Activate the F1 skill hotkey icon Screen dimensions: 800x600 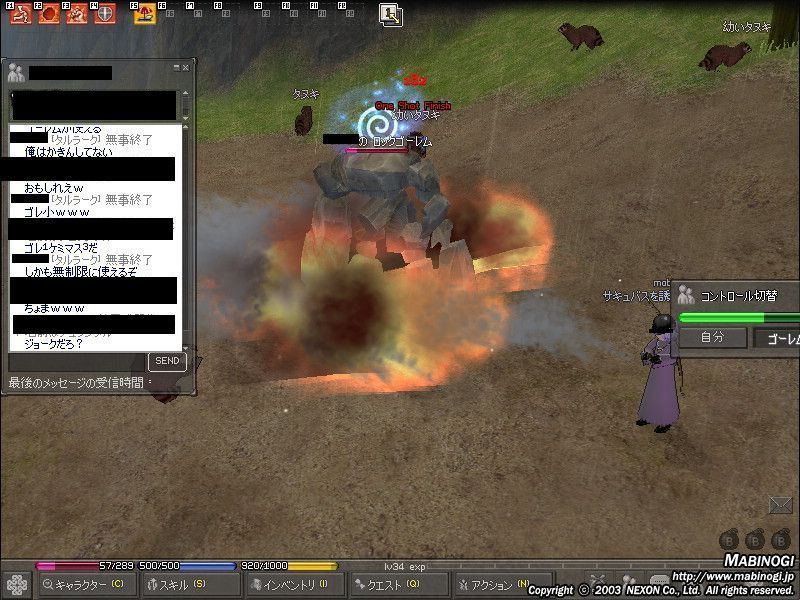[x=19, y=14]
